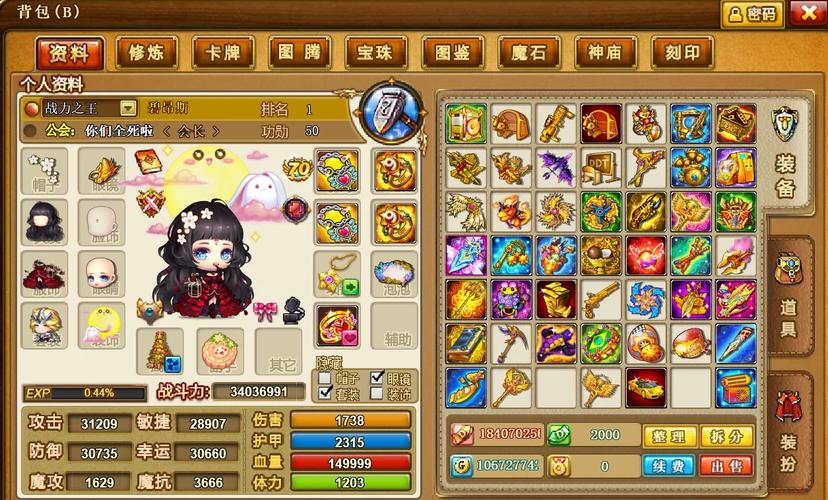Select the 图腾 totem tab
The image size is (828, 500).
[x=299, y=52]
